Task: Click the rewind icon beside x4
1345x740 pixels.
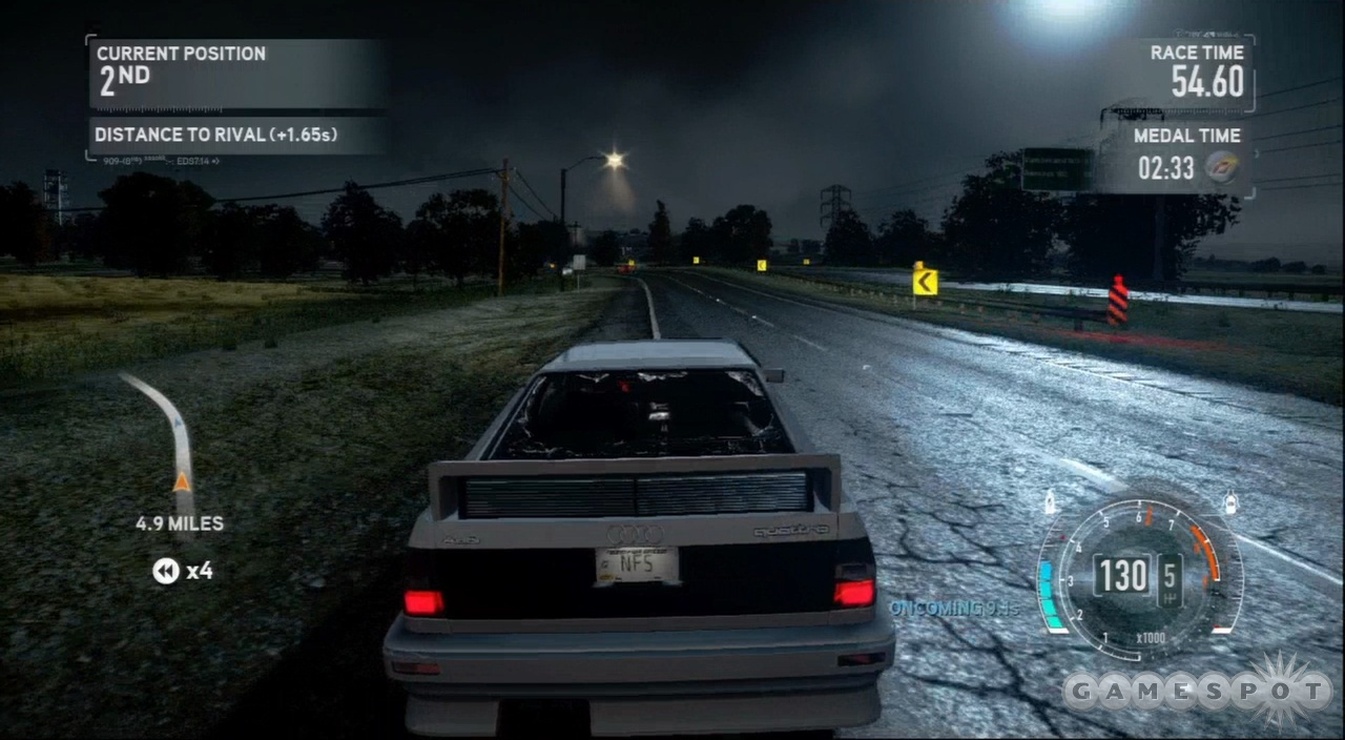Action: 165,571
